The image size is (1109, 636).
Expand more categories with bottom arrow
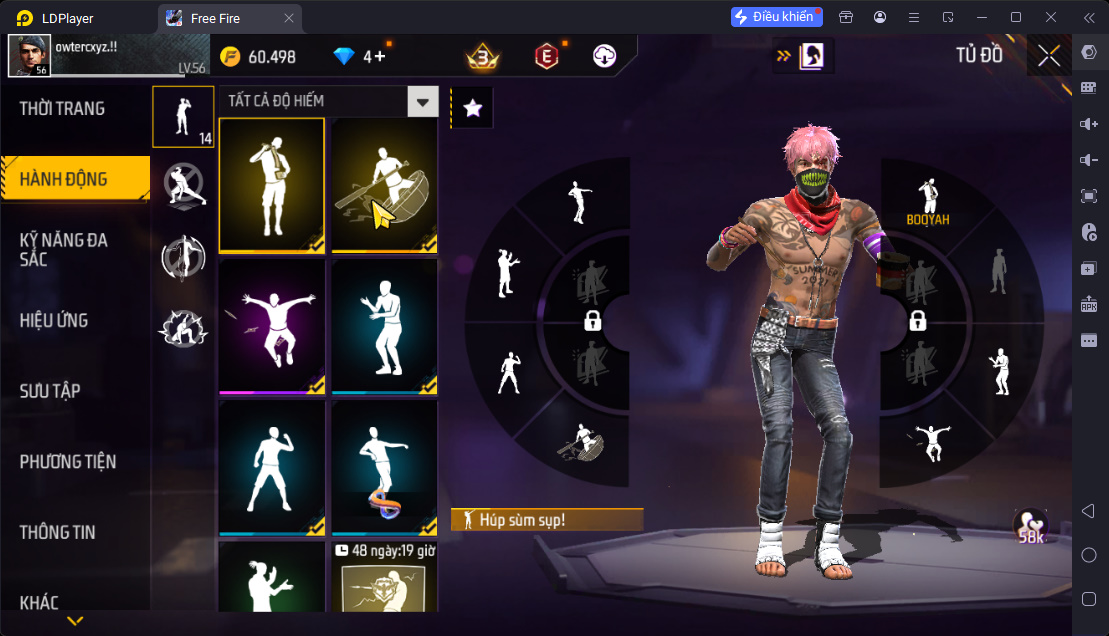(75, 621)
